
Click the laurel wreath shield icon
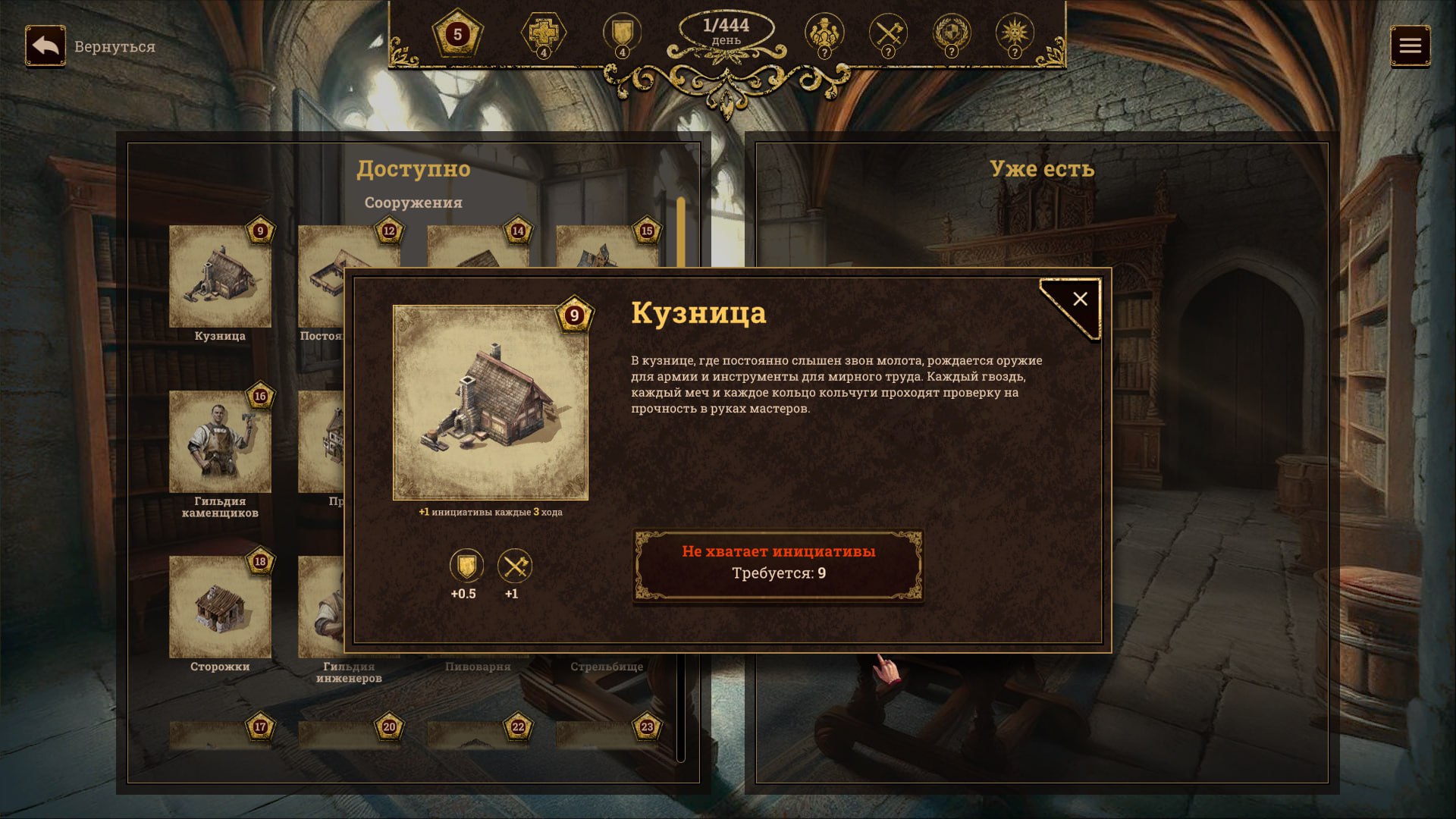[x=952, y=33]
